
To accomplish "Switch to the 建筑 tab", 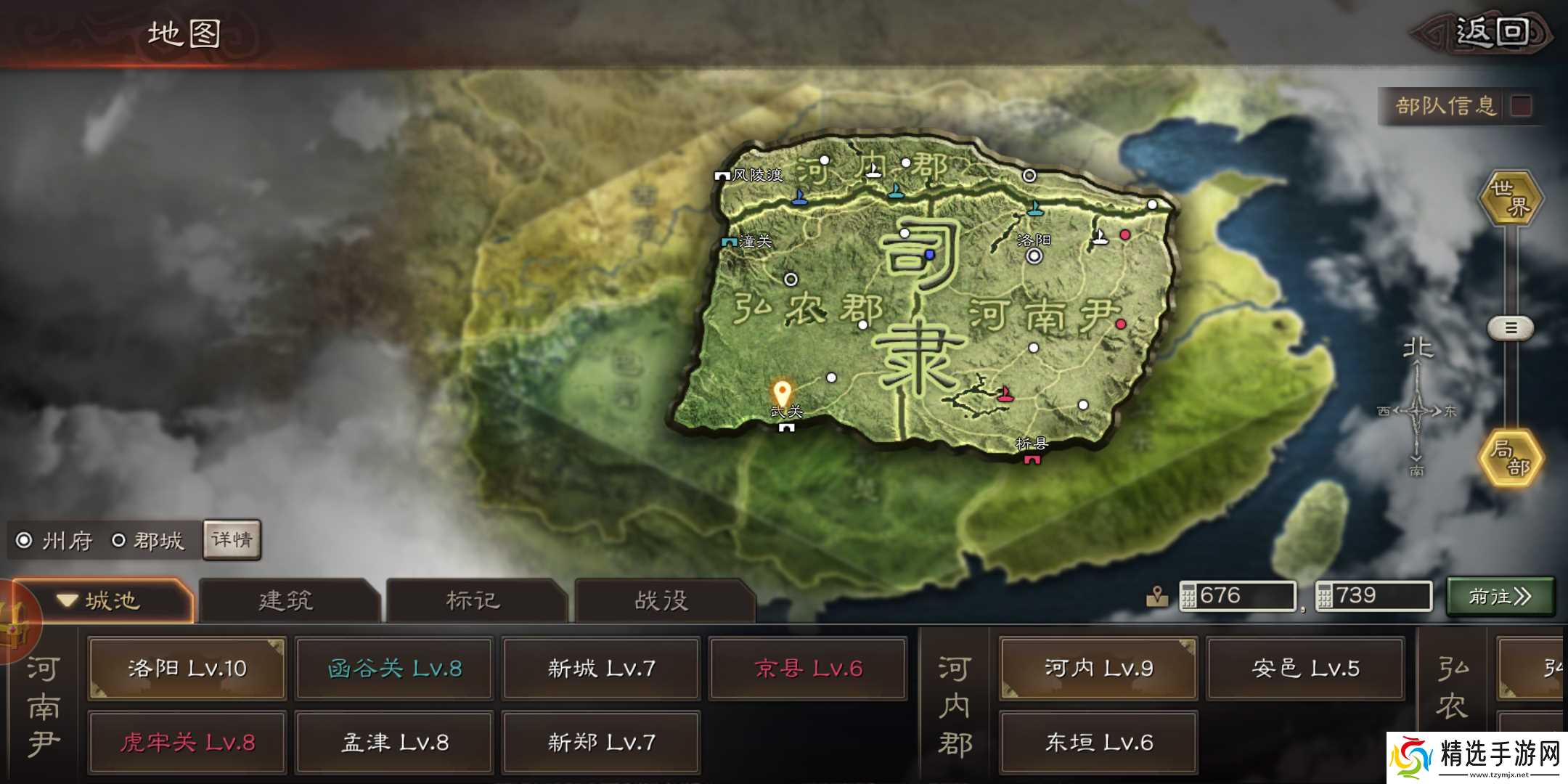I will (x=285, y=600).
